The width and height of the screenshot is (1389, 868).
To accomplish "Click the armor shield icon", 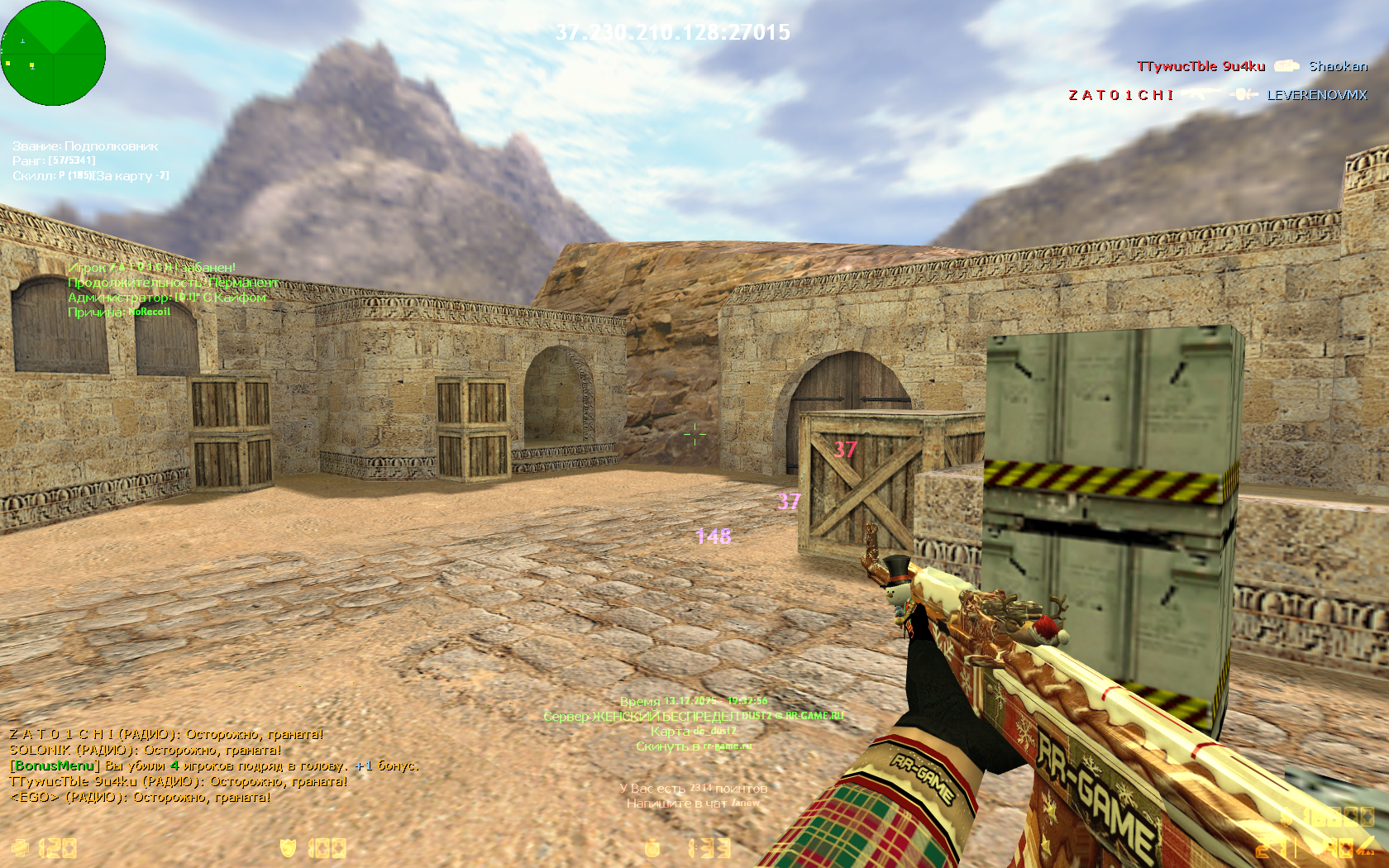I will pos(289,848).
